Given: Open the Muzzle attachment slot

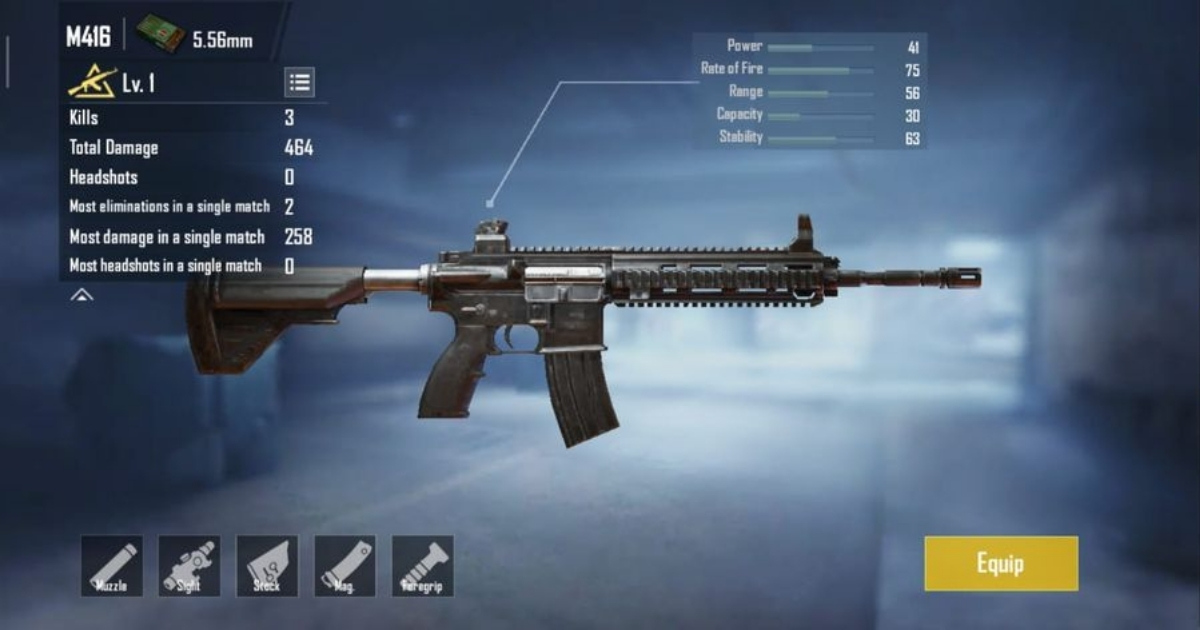Looking at the screenshot, I should click(112, 566).
